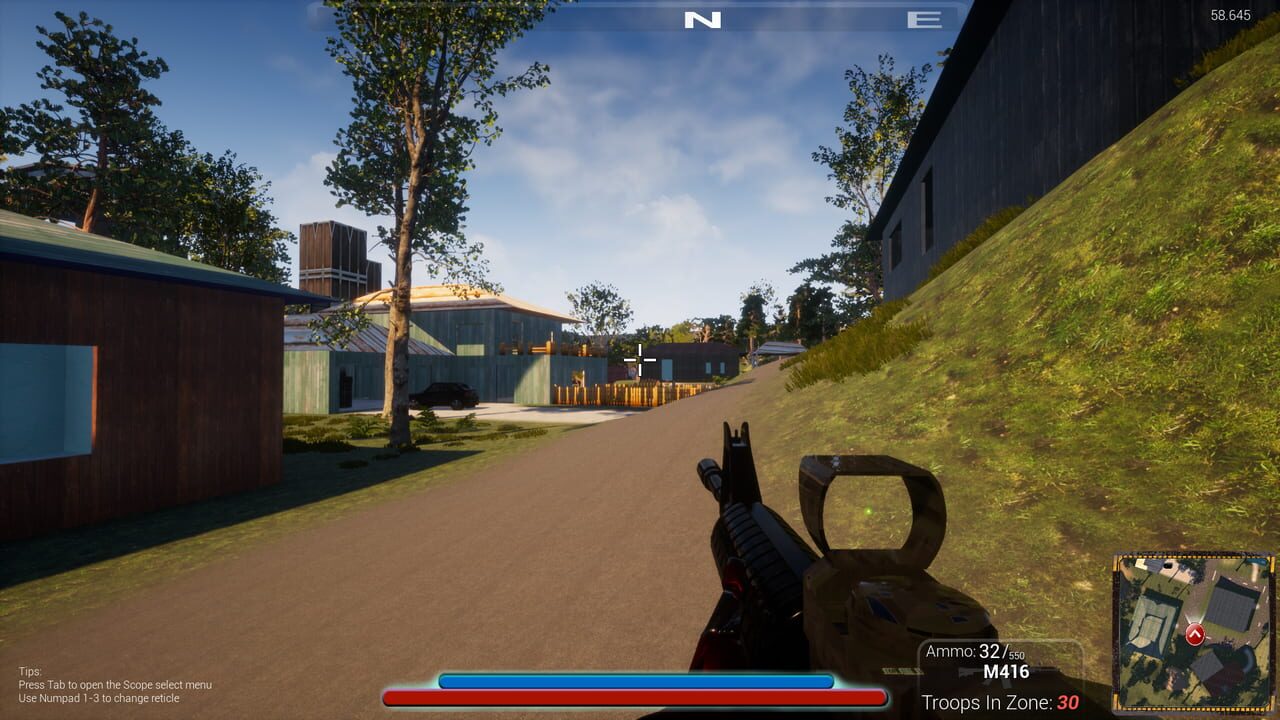This screenshot has width=1280, height=720.
Task: Click the M416 weapon name label
Action: pyautogui.click(x=1007, y=673)
